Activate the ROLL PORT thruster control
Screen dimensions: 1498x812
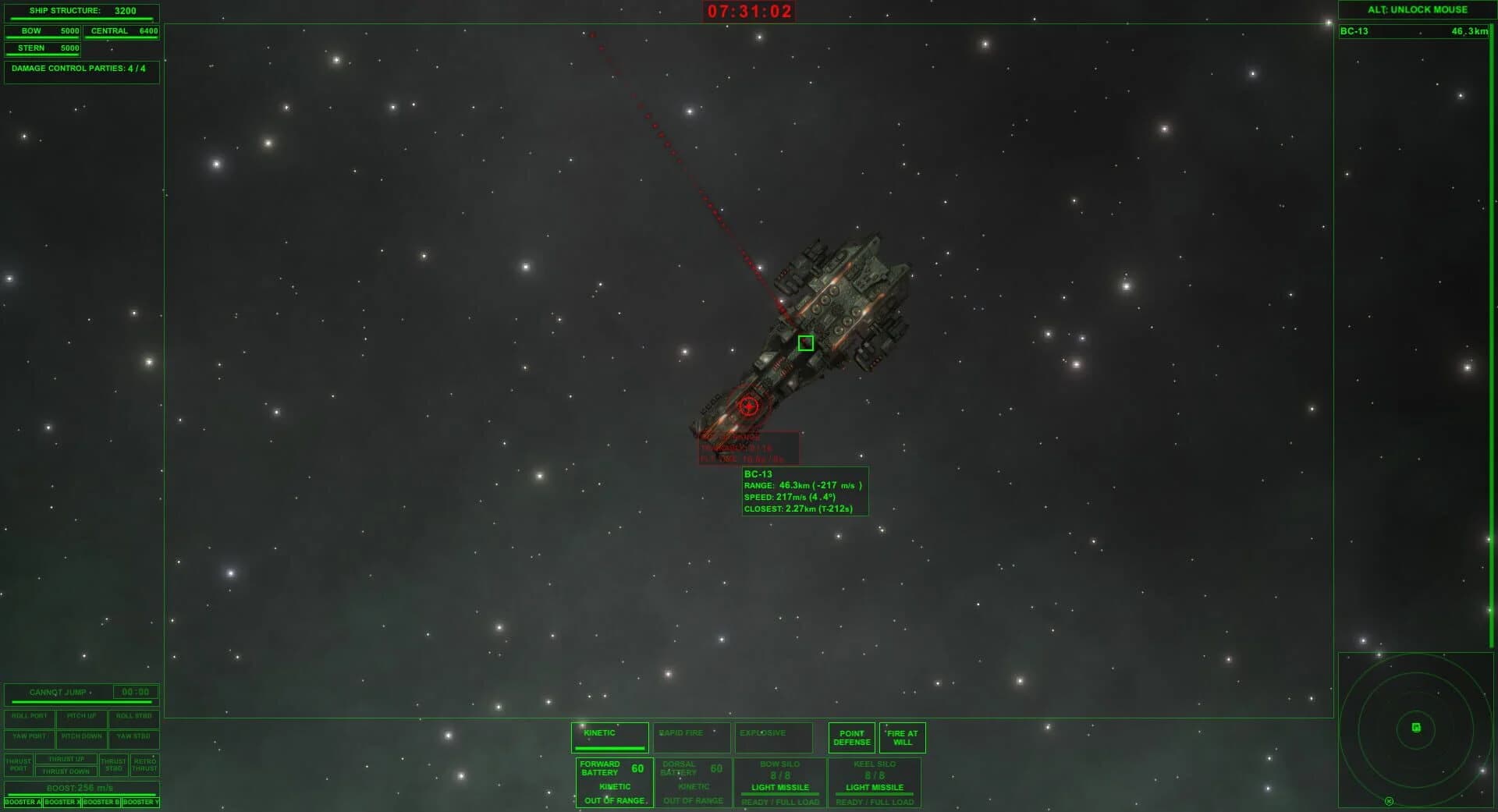pos(29,718)
